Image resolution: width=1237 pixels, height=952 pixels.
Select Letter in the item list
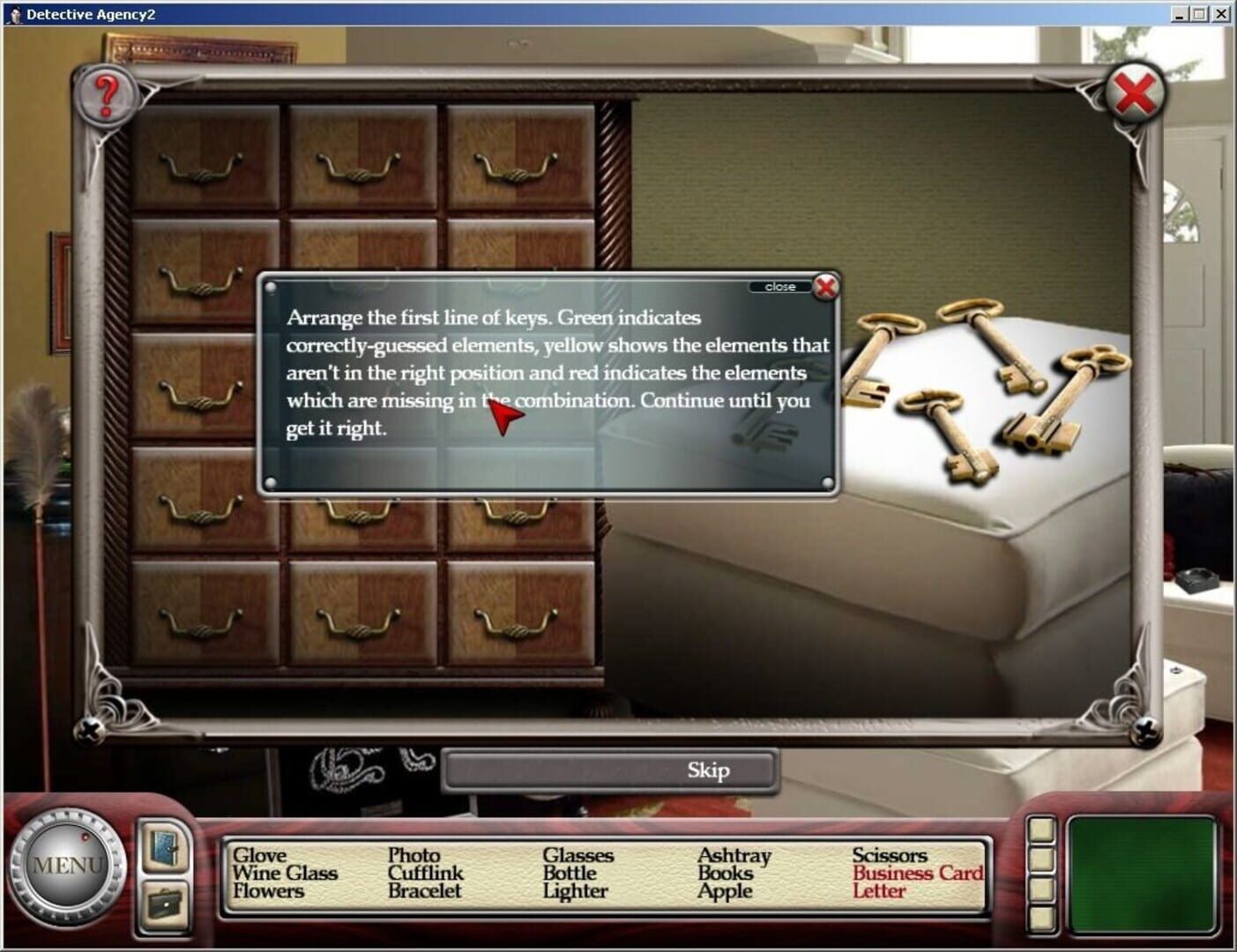pos(880,891)
